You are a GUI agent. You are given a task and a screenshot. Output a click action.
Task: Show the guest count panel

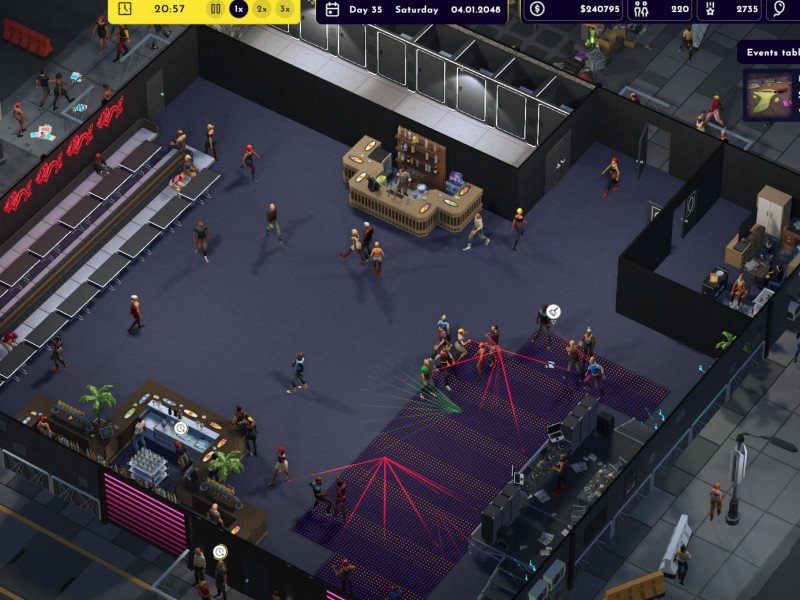tap(664, 10)
